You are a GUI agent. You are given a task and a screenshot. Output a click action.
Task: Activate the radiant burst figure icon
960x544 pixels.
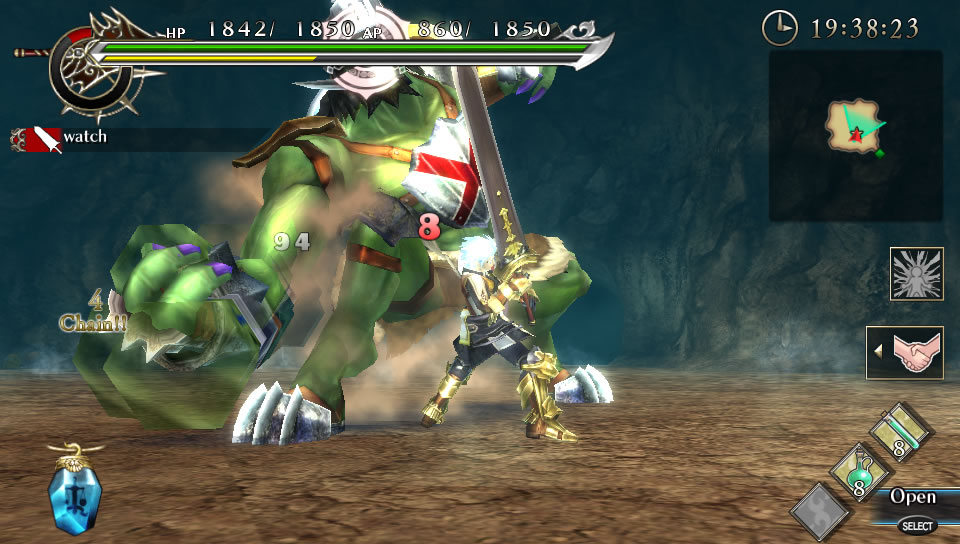[x=916, y=274]
